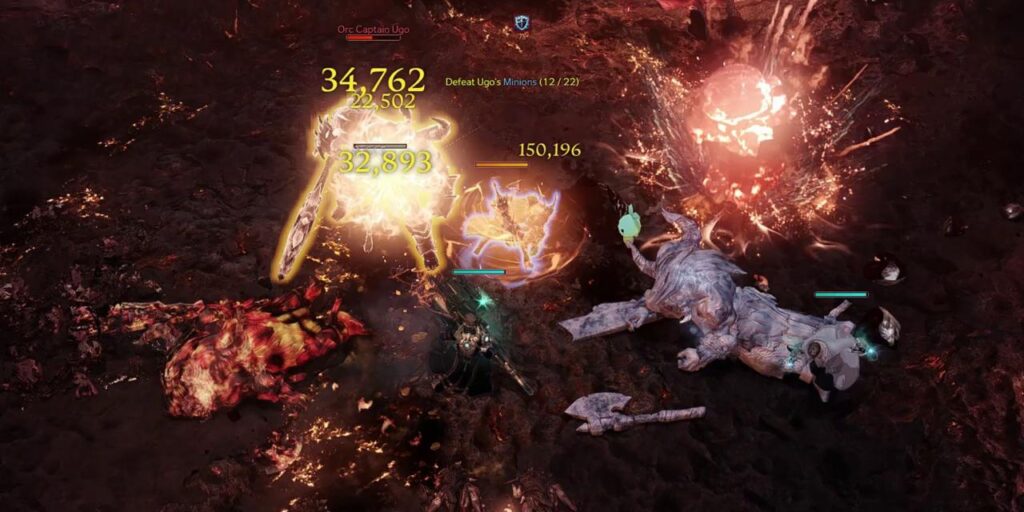This screenshot has height=512, width=1024.
Task: Click the Defeat Ugo's Minions objective tracker
Action: [x=512, y=81]
